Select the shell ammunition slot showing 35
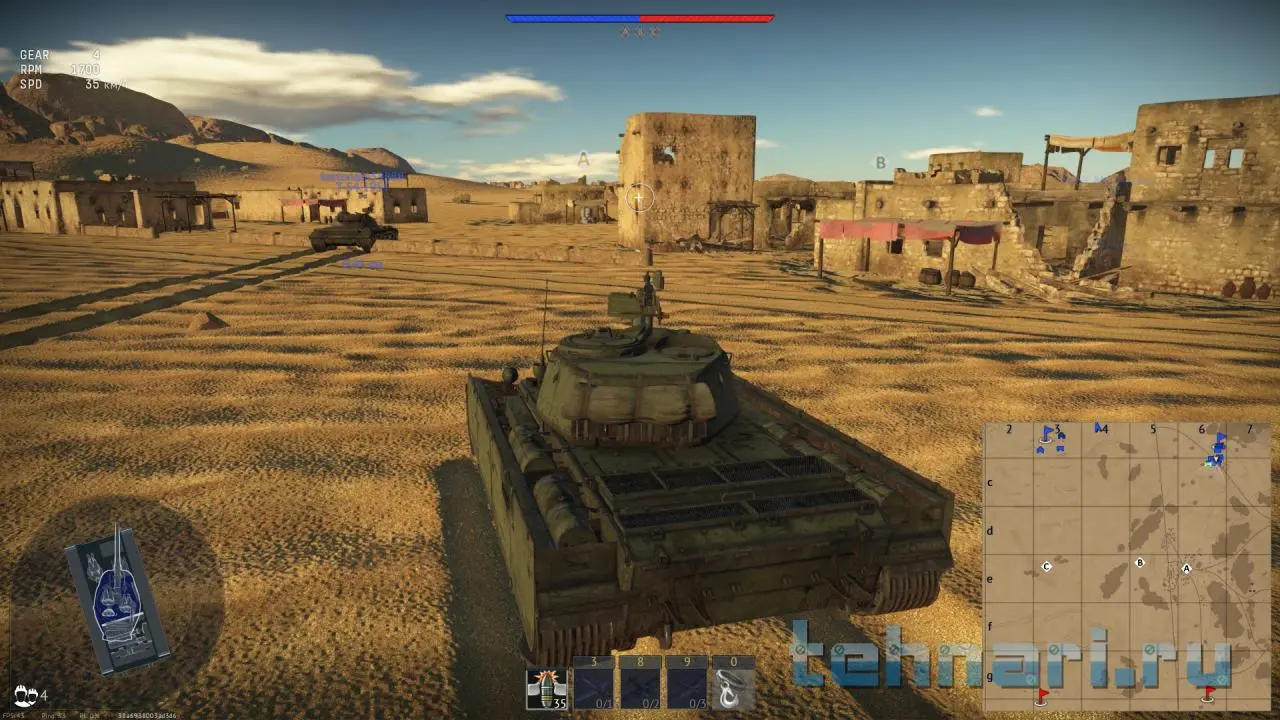 pos(546,689)
